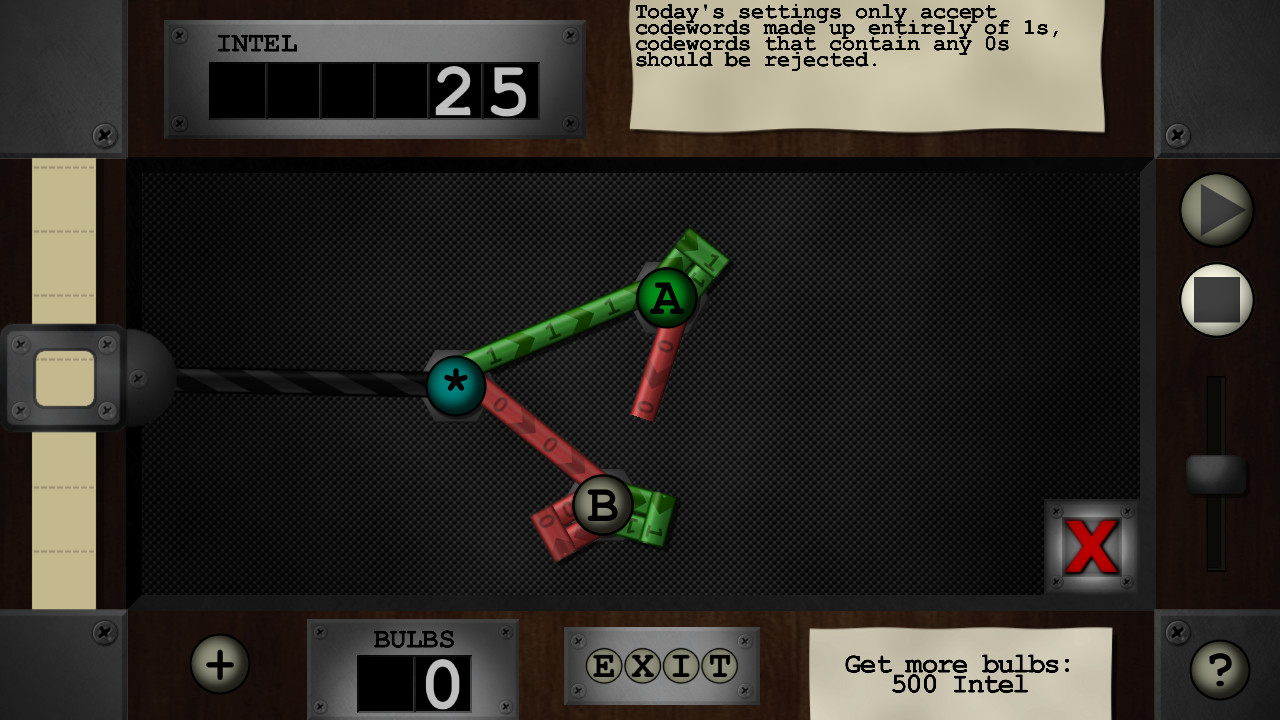Click the red X reject marker
The height and width of the screenshot is (720, 1280).
tap(1092, 545)
